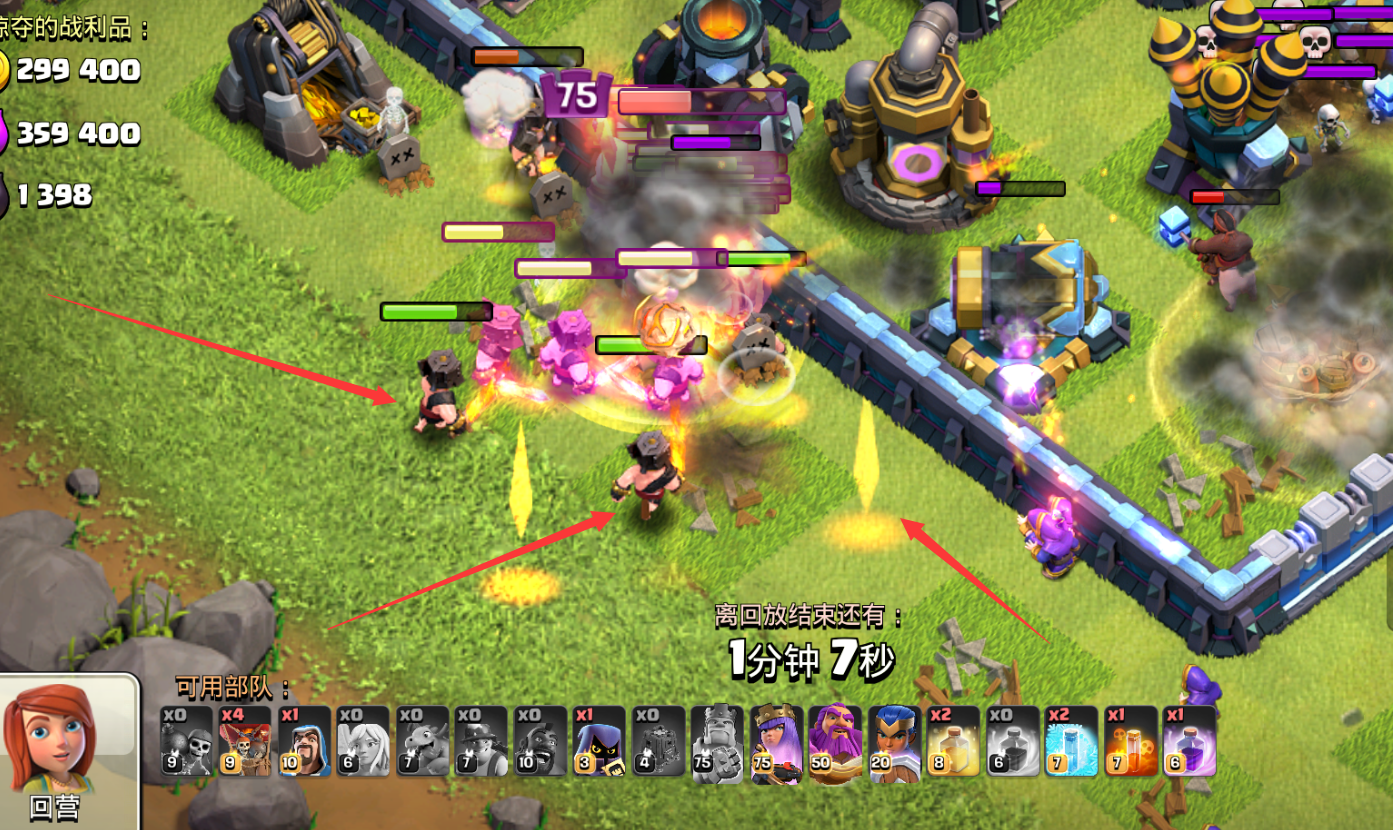
Task: Choose the purple Rage Spell slot
Action: coord(1190,741)
